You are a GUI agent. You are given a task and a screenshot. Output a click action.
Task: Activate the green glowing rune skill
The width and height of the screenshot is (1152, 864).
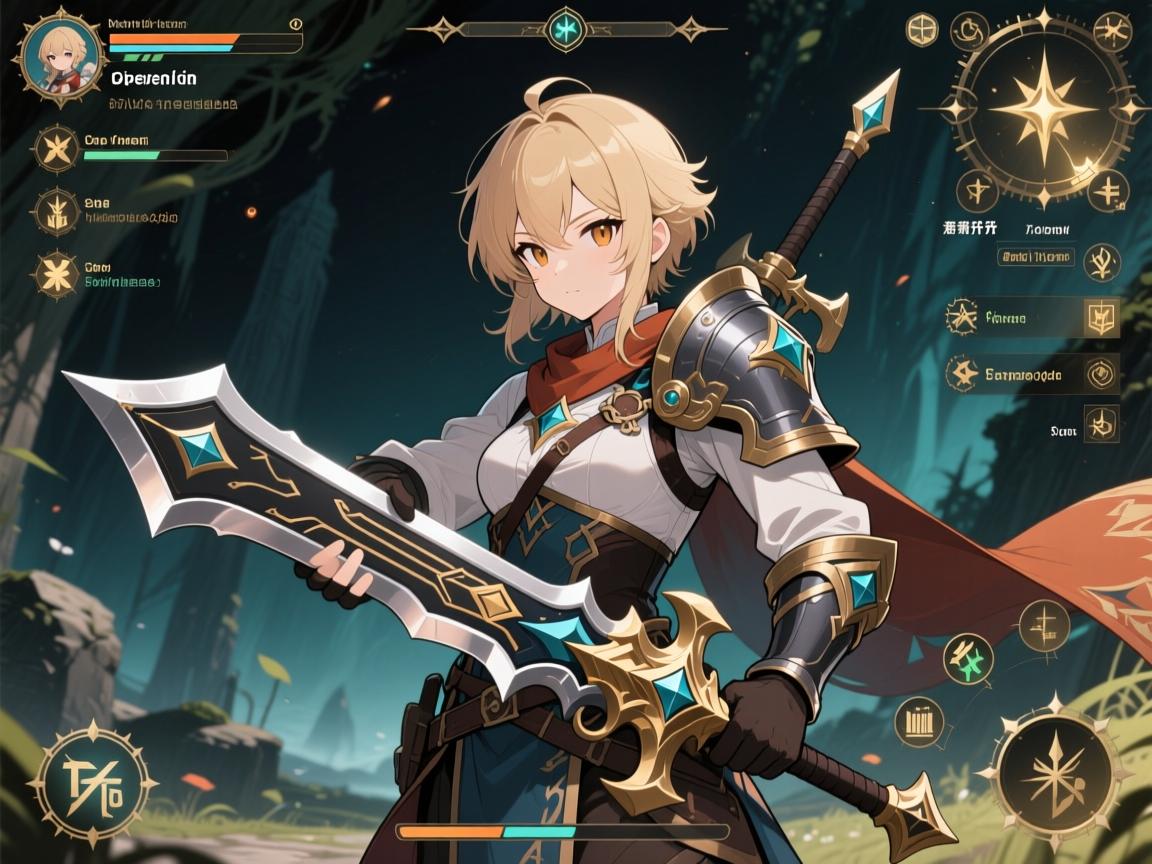click(968, 659)
